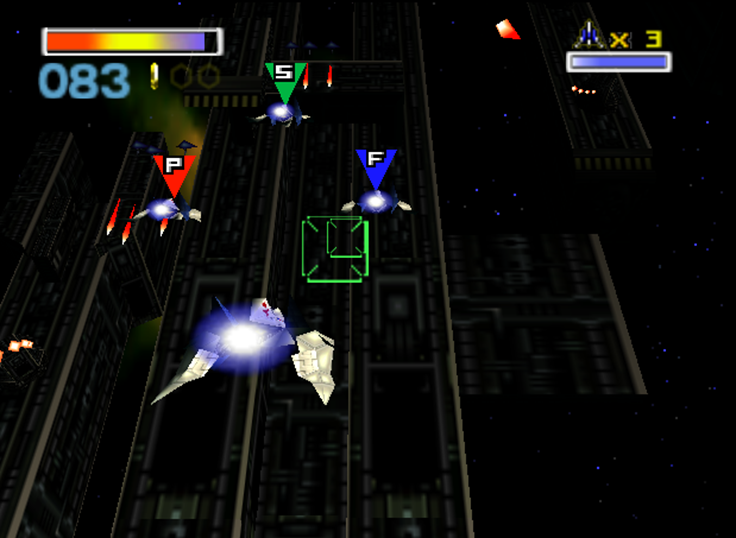Click the green targeting reticle
Image resolution: width=736 pixels, height=538 pixels.
[x=335, y=249]
